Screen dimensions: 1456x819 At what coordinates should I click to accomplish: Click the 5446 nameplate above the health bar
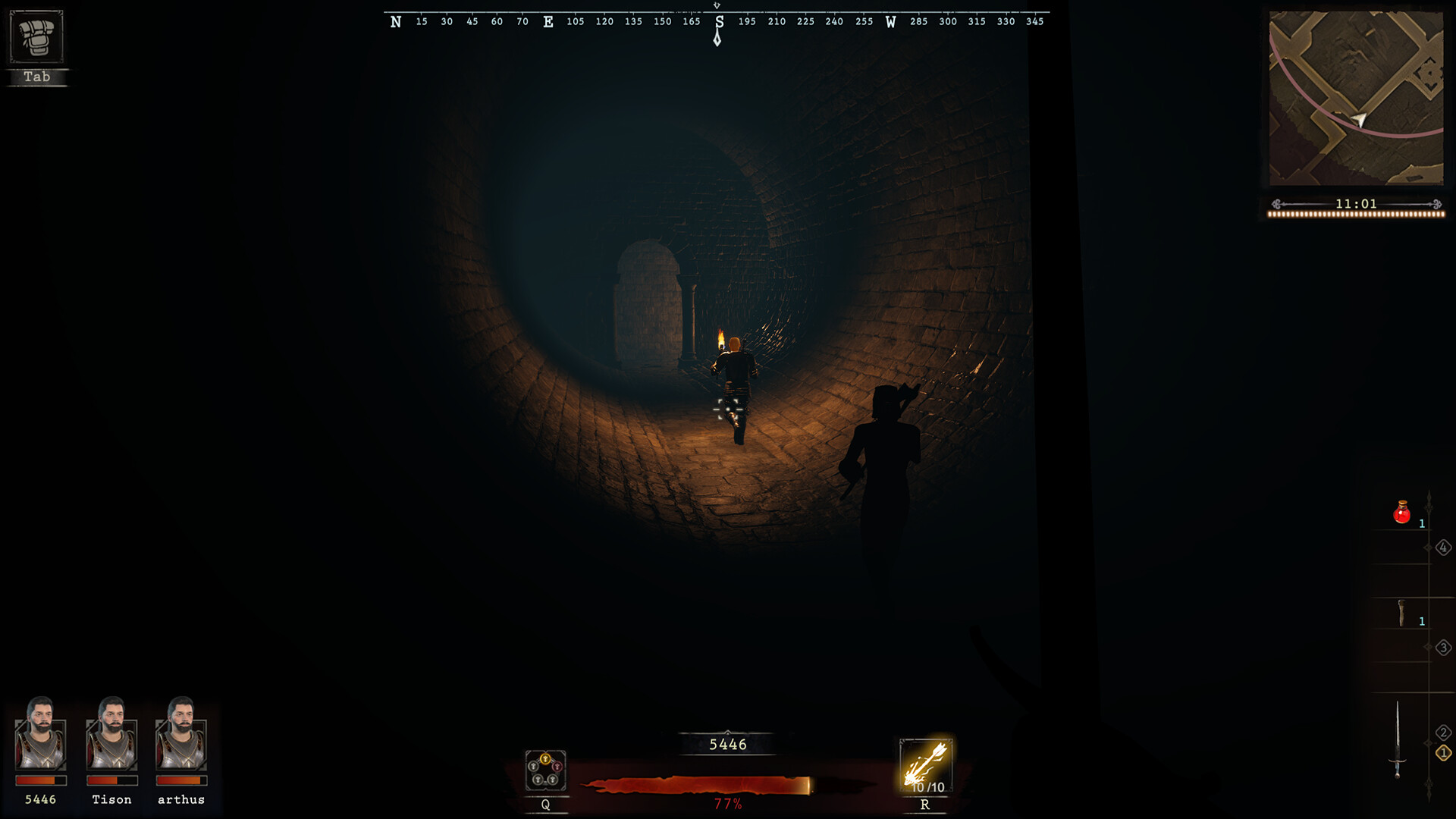[727, 744]
